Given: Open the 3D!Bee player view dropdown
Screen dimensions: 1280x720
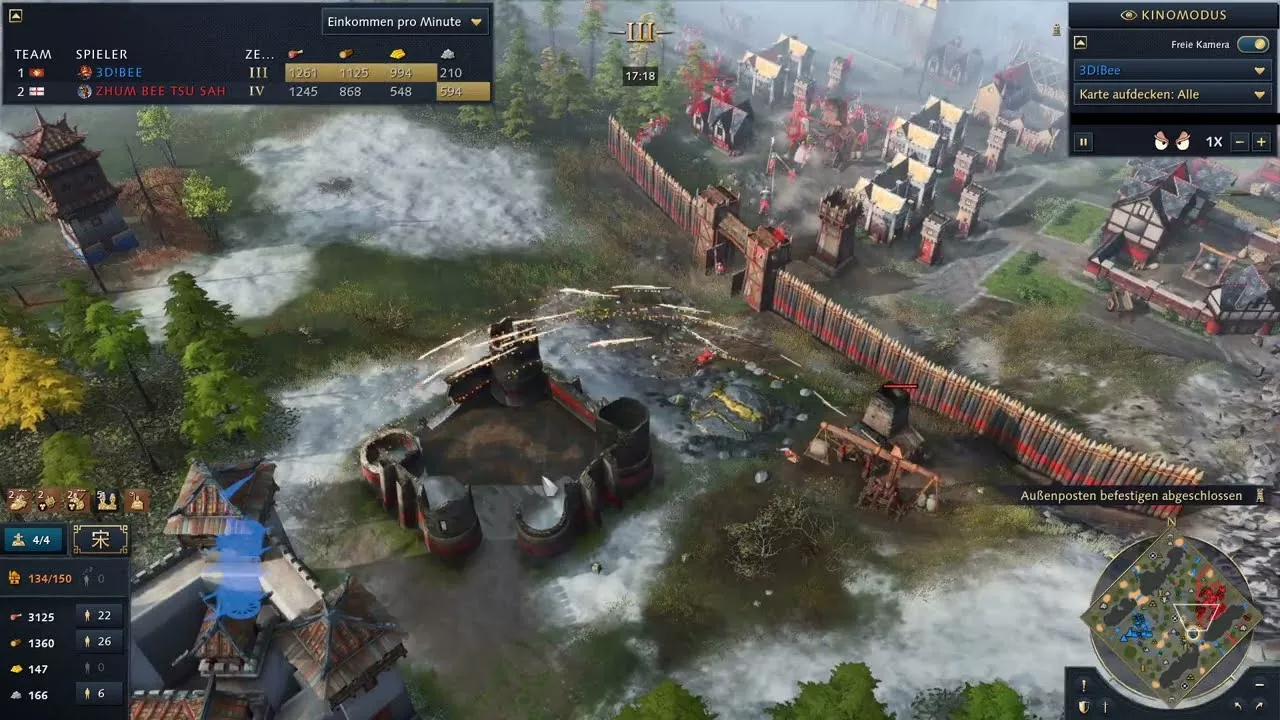Looking at the screenshot, I should tap(1172, 71).
